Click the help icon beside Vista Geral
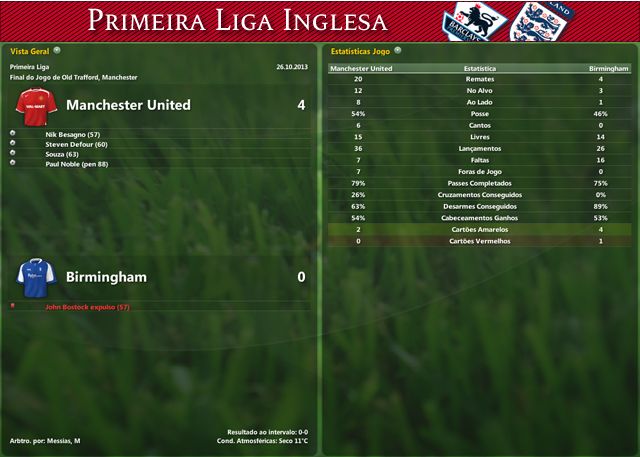Viewport: 640px width, 457px height. [x=57, y=49]
